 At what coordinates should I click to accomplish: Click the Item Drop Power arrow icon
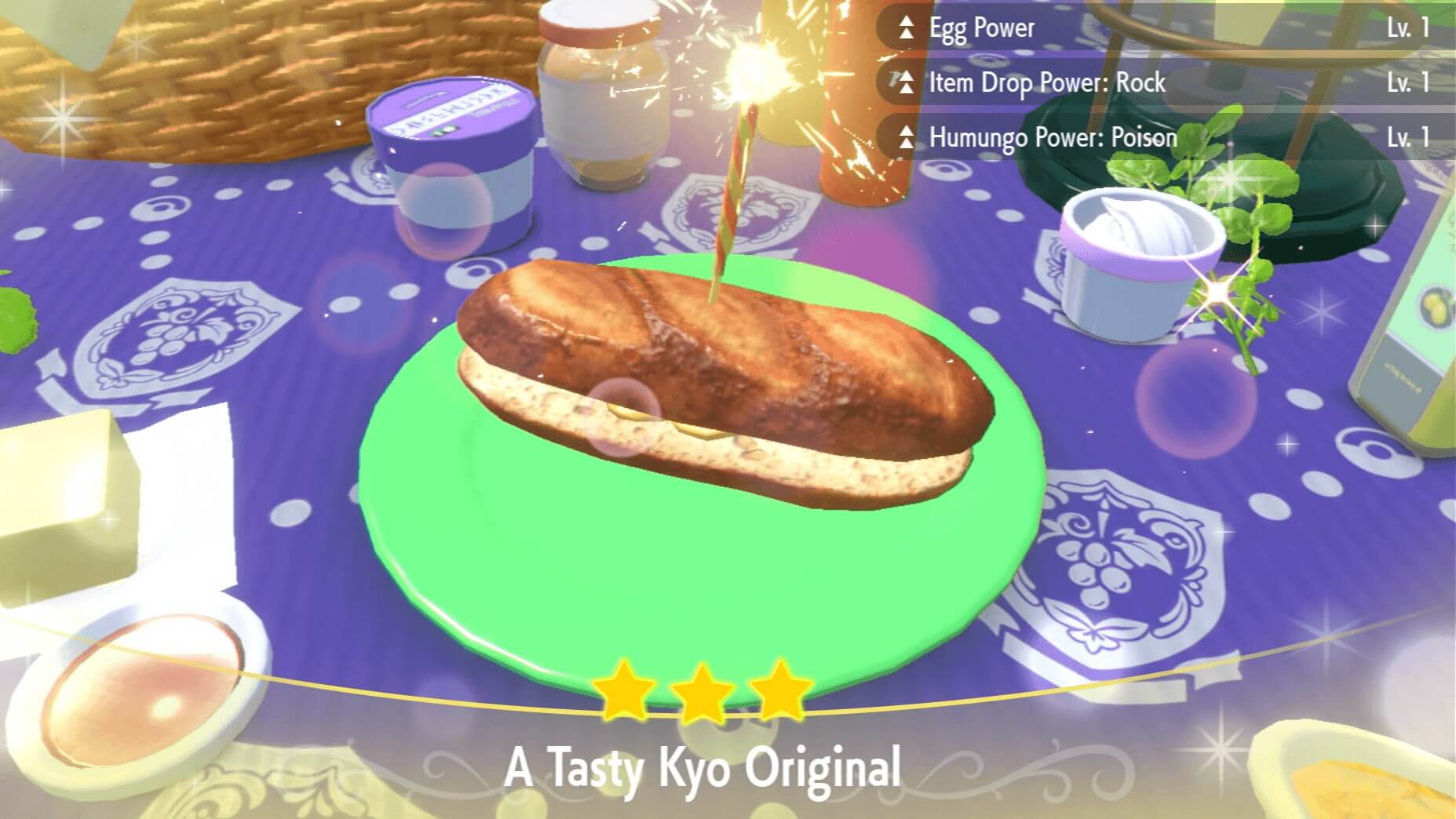click(x=907, y=82)
